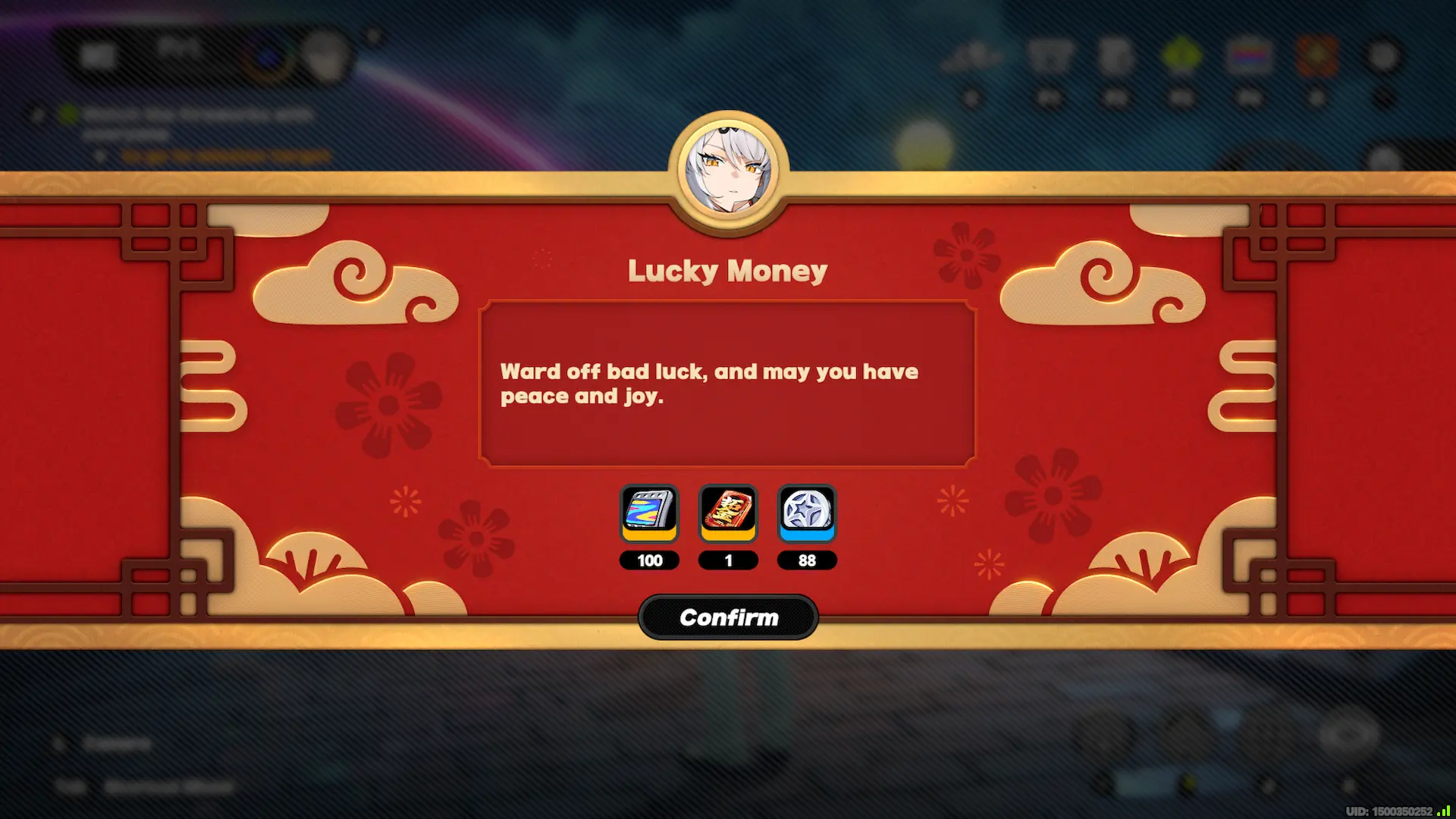This screenshot has width=1456, height=819.
Task: Click the 100 quantity badge under the Master Tape
Action: 649,560
